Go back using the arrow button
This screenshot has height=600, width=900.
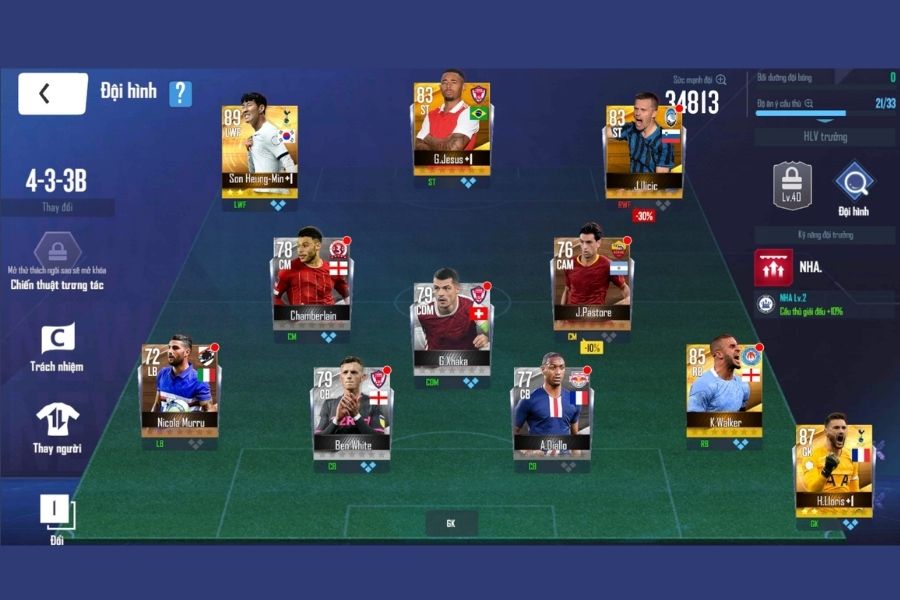[52, 93]
